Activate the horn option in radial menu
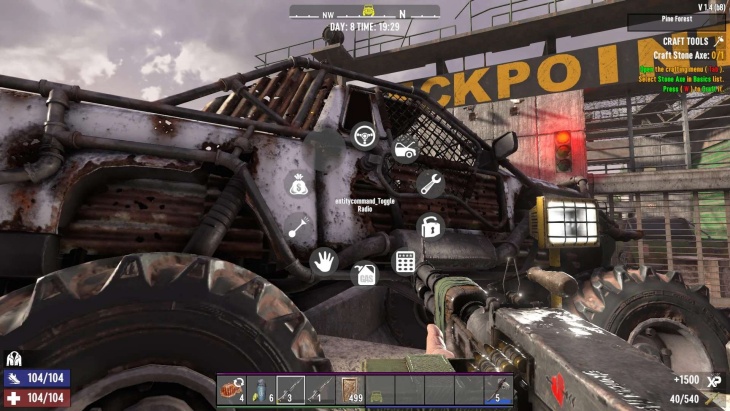 click(x=298, y=226)
